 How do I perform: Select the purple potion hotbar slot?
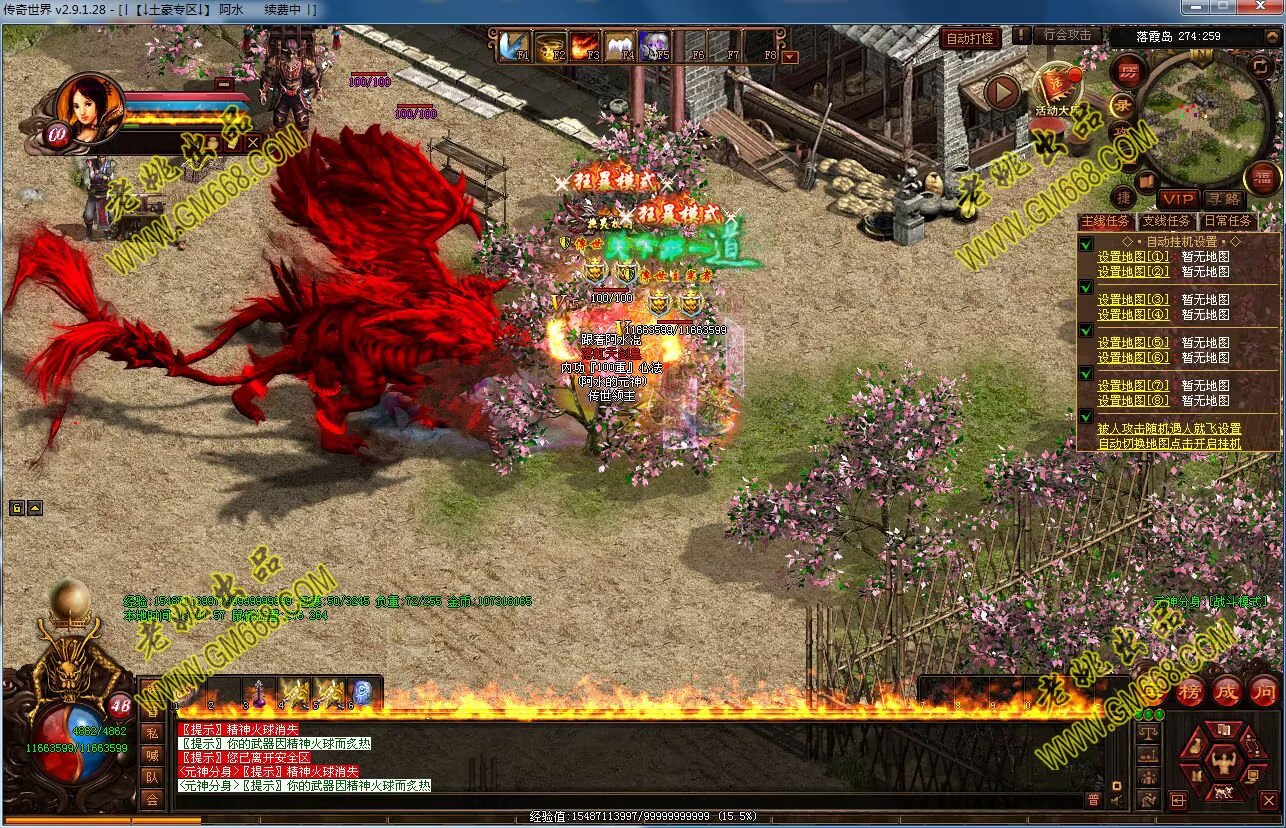pyautogui.click(x=259, y=693)
